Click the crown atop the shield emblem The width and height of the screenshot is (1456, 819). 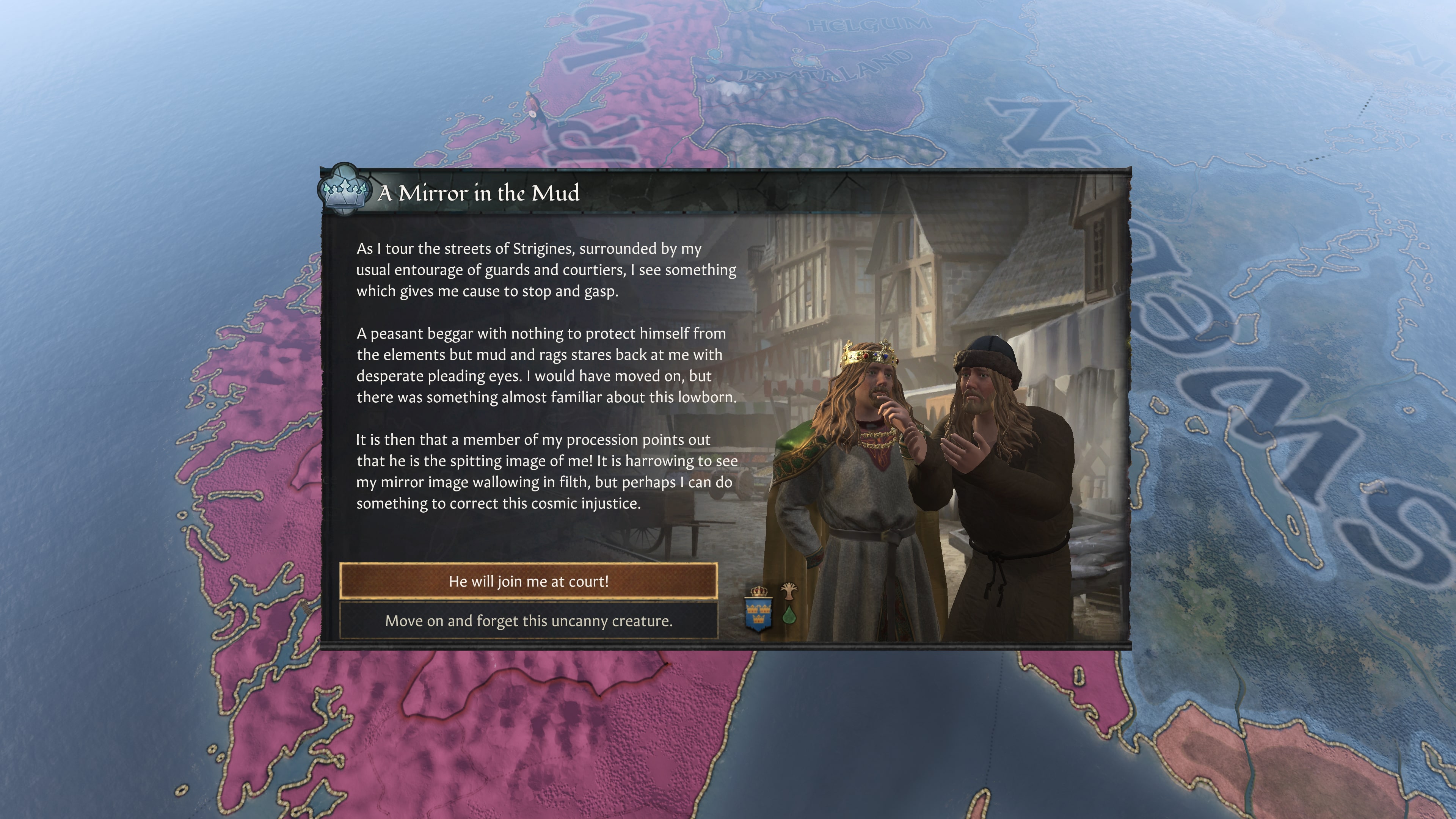(759, 591)
